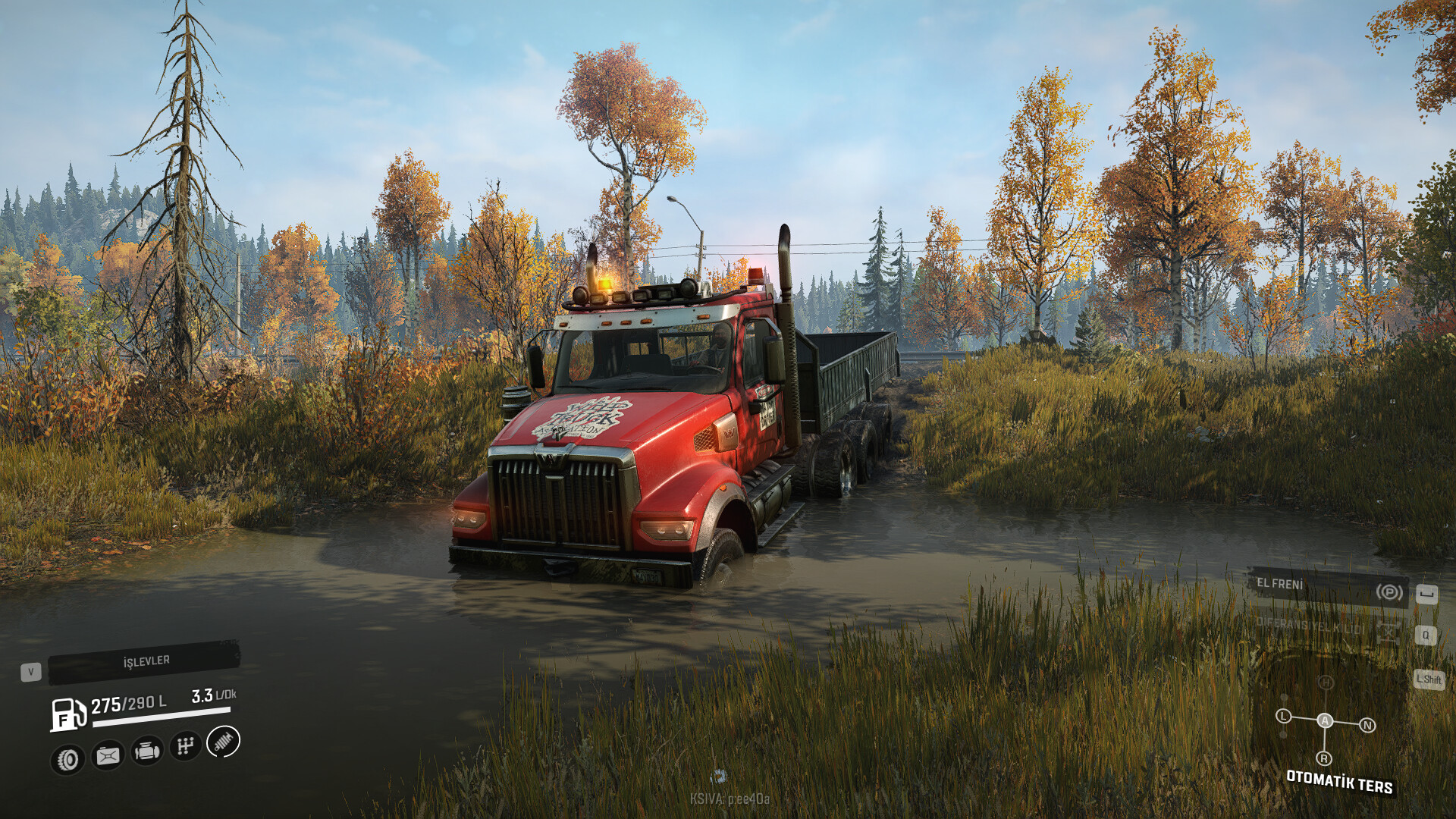Select high gear H
This screenshot has width=1456, height=819.
click(1326, 682)
